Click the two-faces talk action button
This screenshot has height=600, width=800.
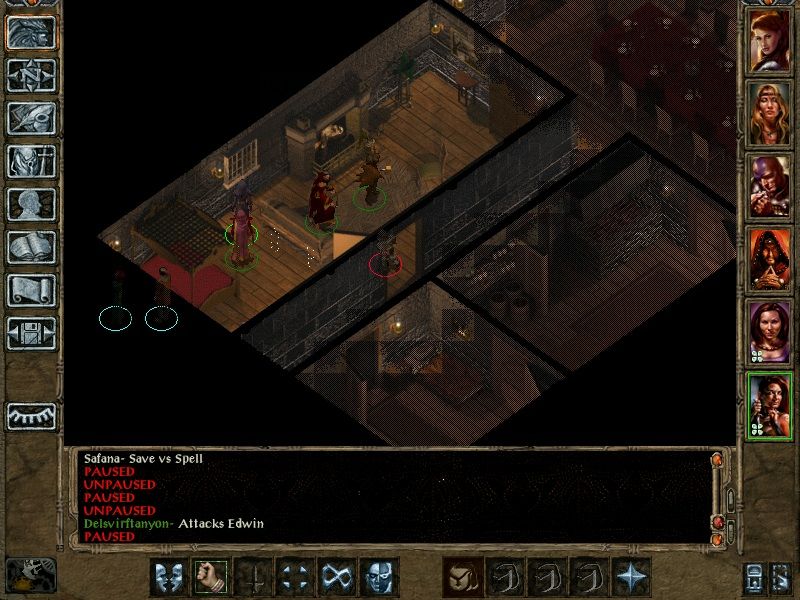click(169, 576)
